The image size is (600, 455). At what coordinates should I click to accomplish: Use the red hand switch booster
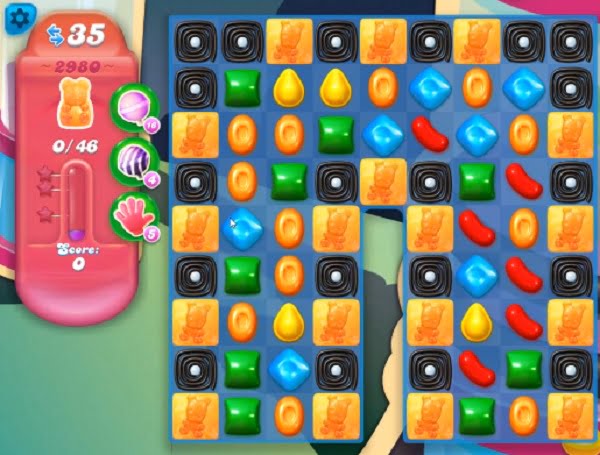pos(131,215)
